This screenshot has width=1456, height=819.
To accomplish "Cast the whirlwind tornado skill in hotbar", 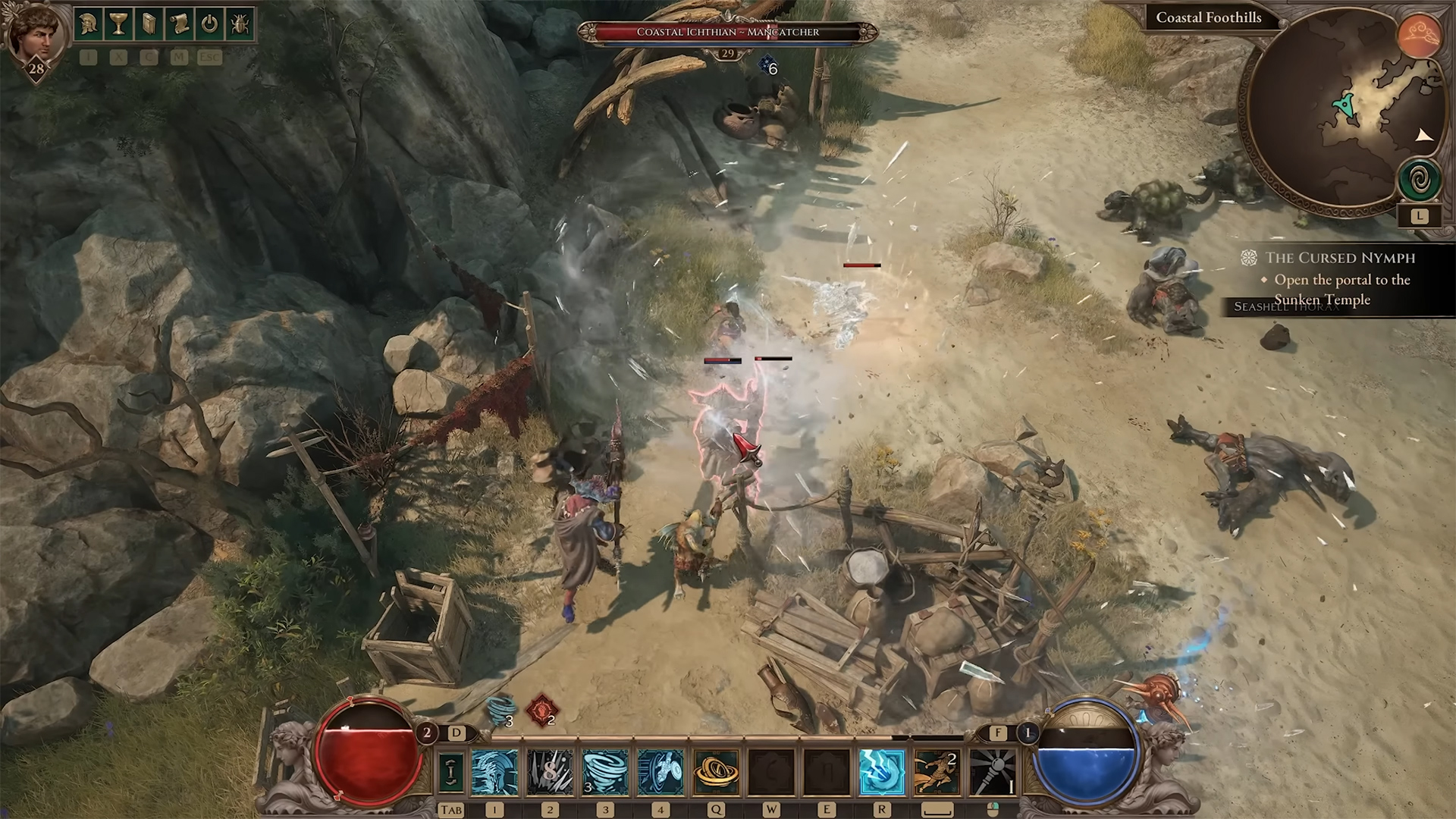I will point(605,771).
